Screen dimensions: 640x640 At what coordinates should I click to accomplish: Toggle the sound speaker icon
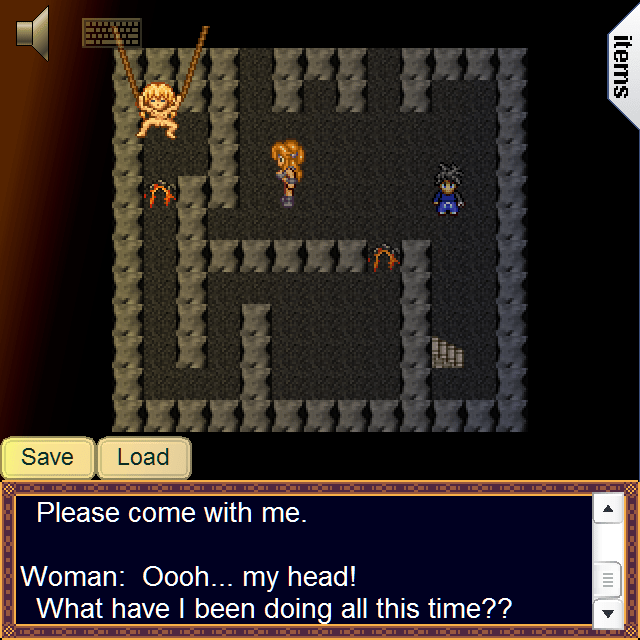(33, 32)
